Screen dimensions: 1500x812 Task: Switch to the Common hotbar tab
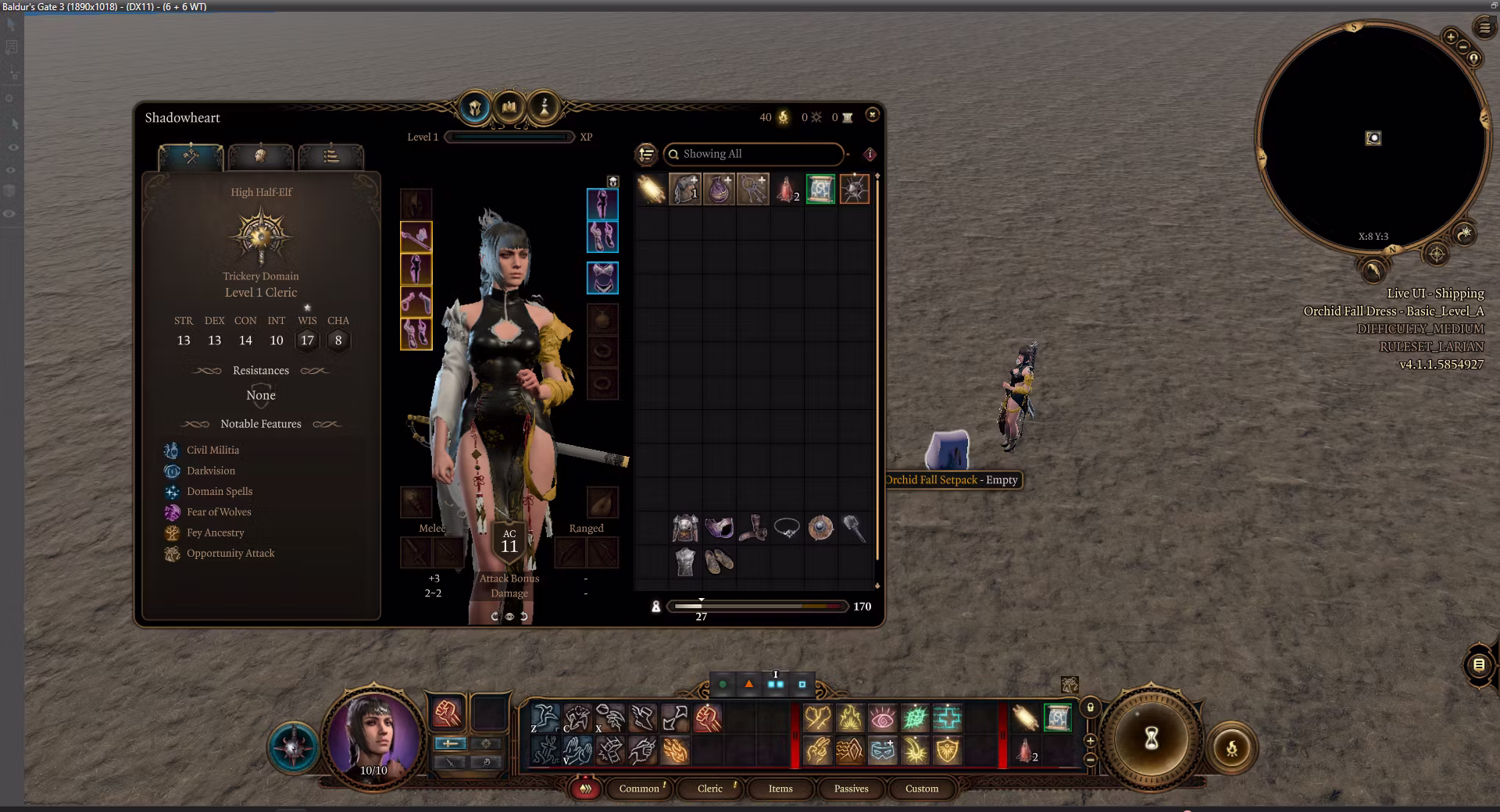pyautogui.click(x=639, y=789)
